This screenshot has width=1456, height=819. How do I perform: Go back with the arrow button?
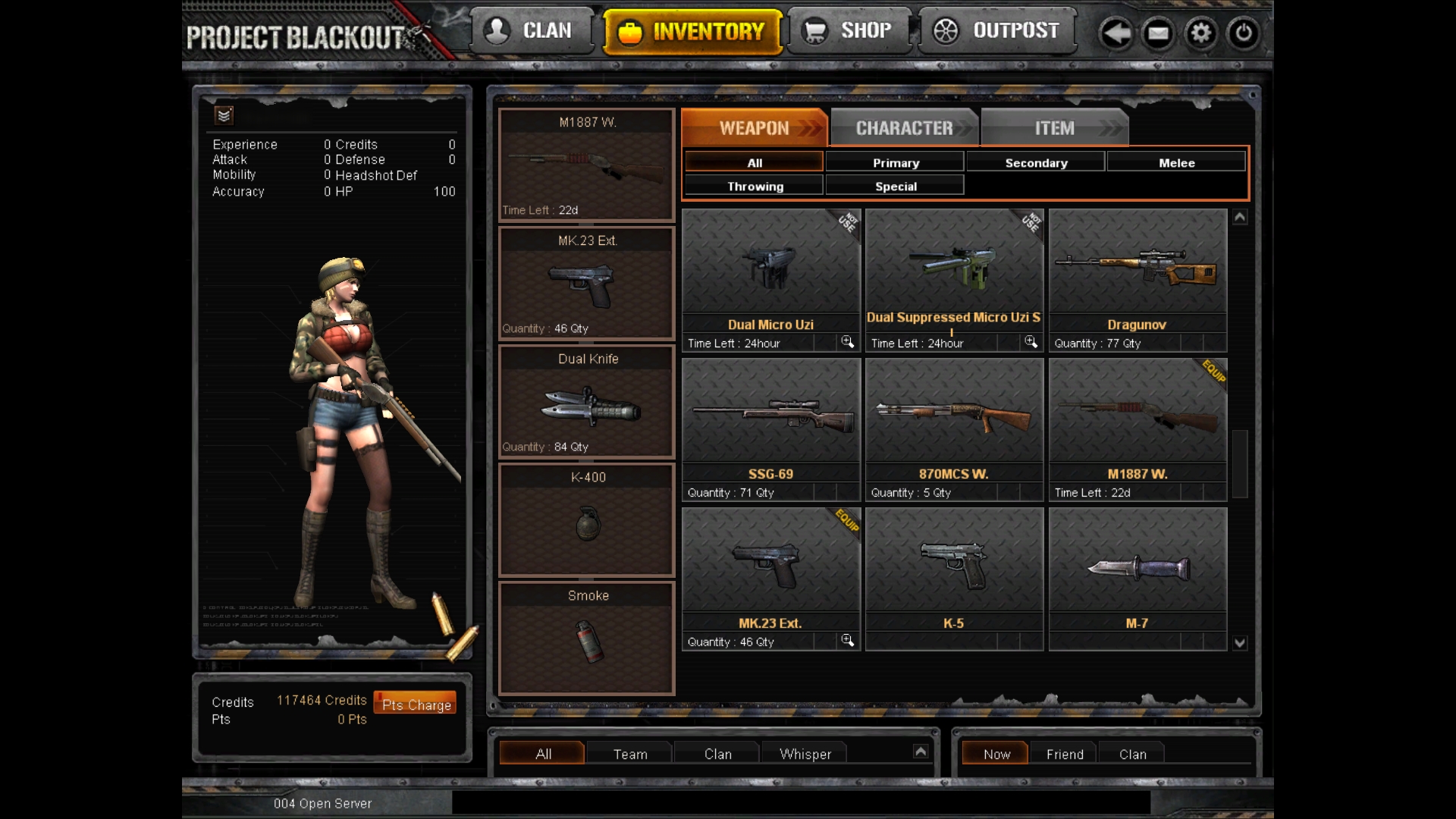tap(1116, 33)
